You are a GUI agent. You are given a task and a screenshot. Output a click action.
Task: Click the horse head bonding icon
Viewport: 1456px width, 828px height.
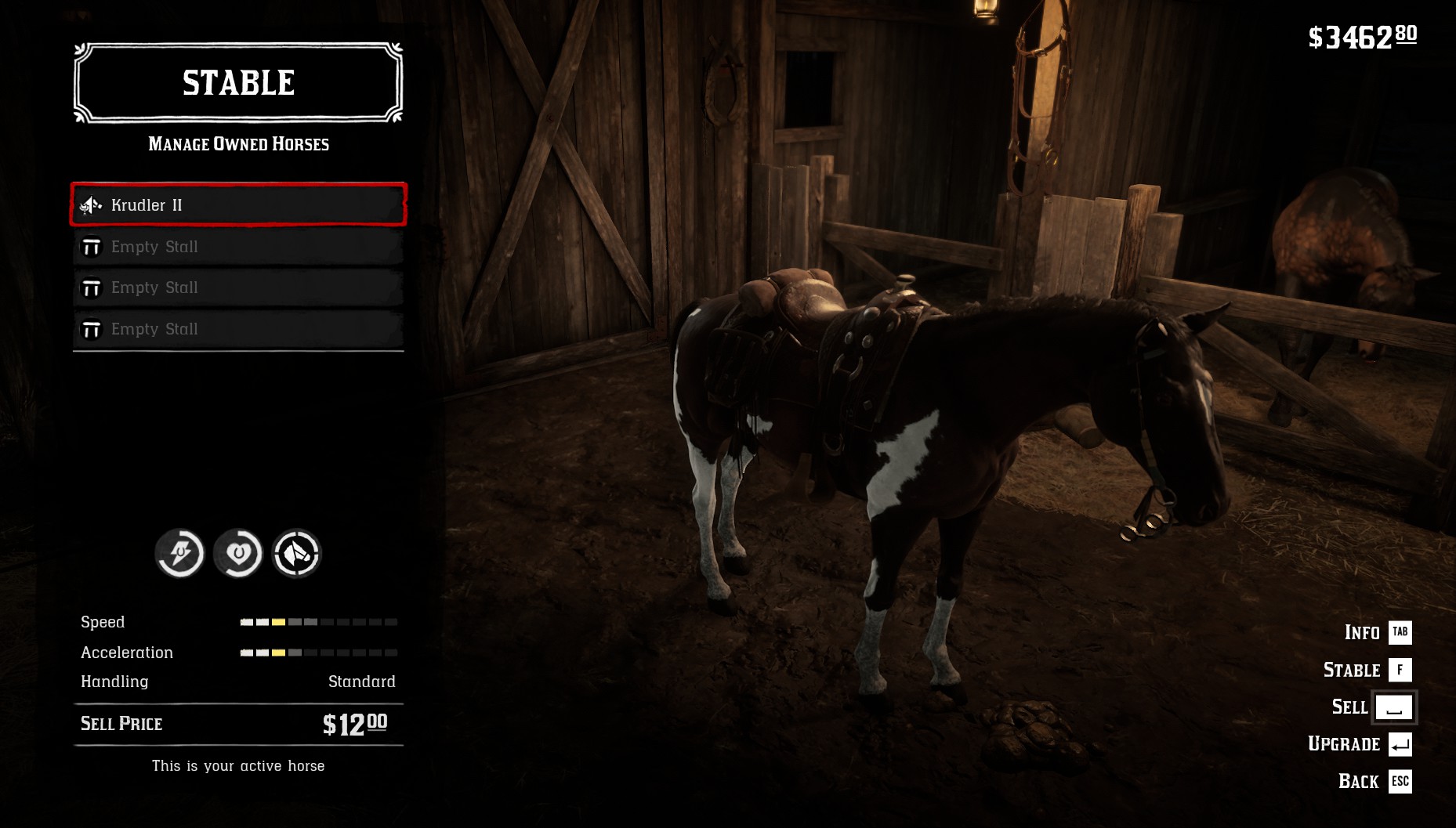coord(296,554)
